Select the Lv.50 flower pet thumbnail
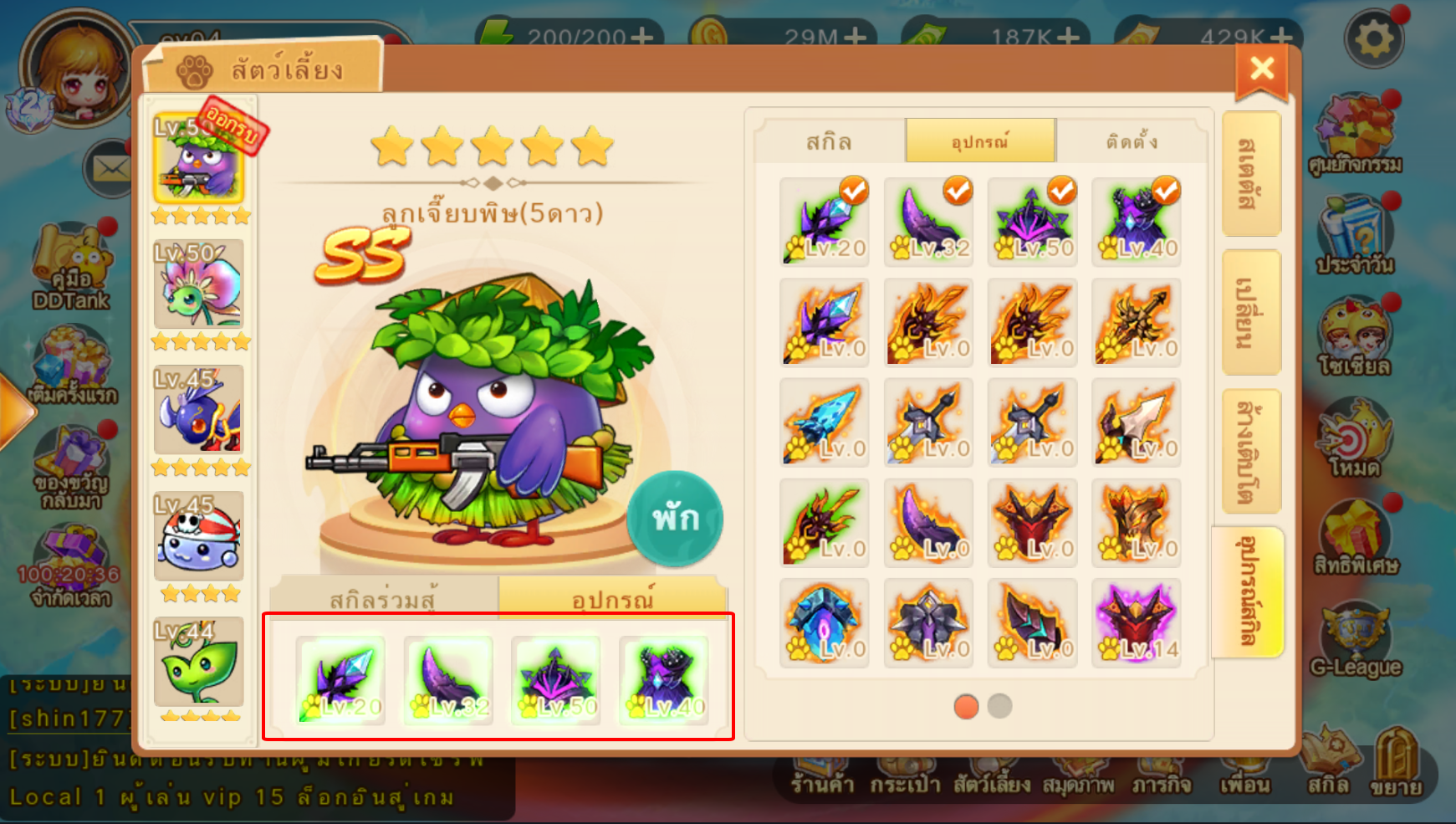The width and height of the screenshot is (1456, 824). coord(199,284)
